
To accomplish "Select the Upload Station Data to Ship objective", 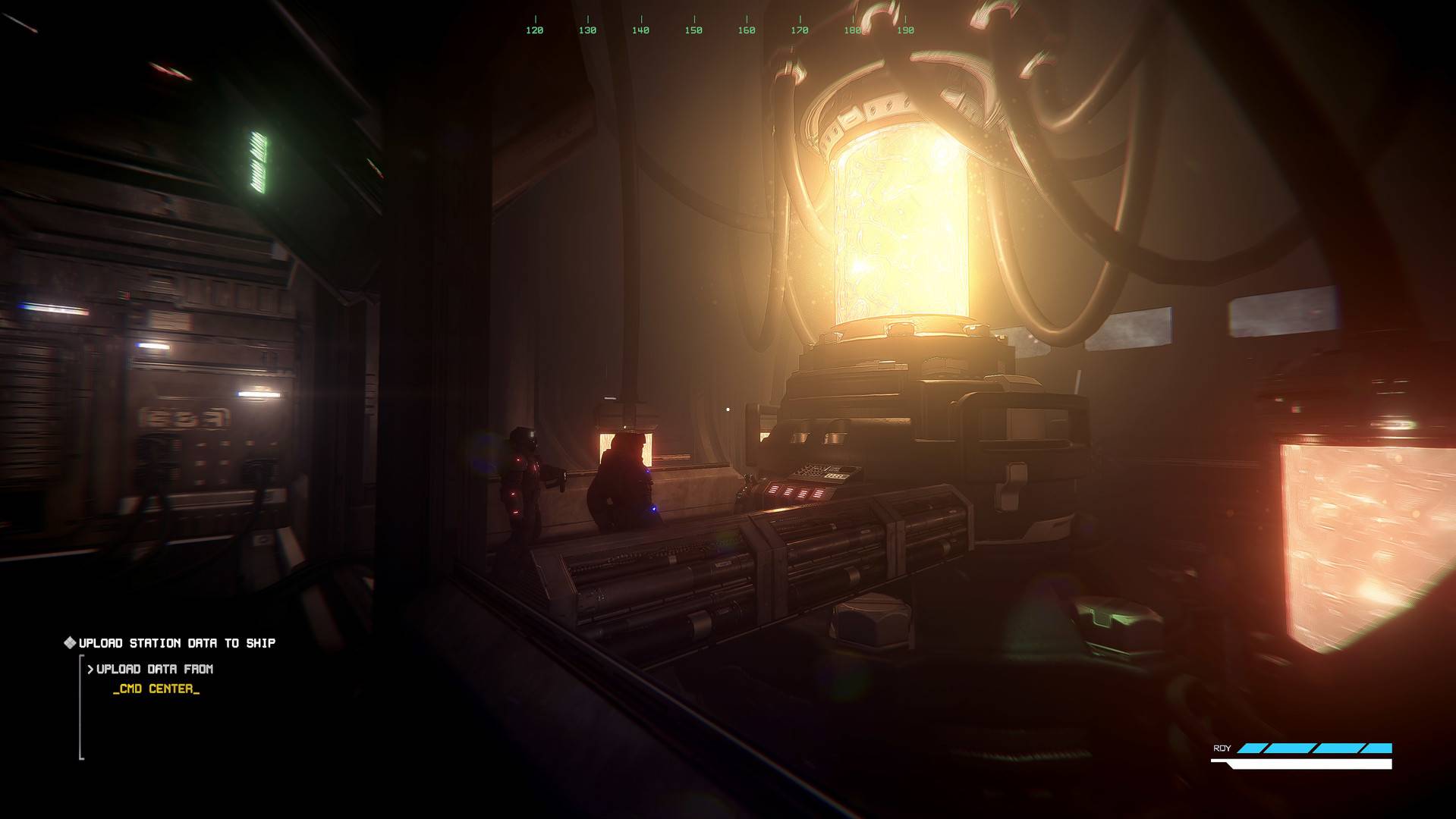I will click(x=177, y=643).
